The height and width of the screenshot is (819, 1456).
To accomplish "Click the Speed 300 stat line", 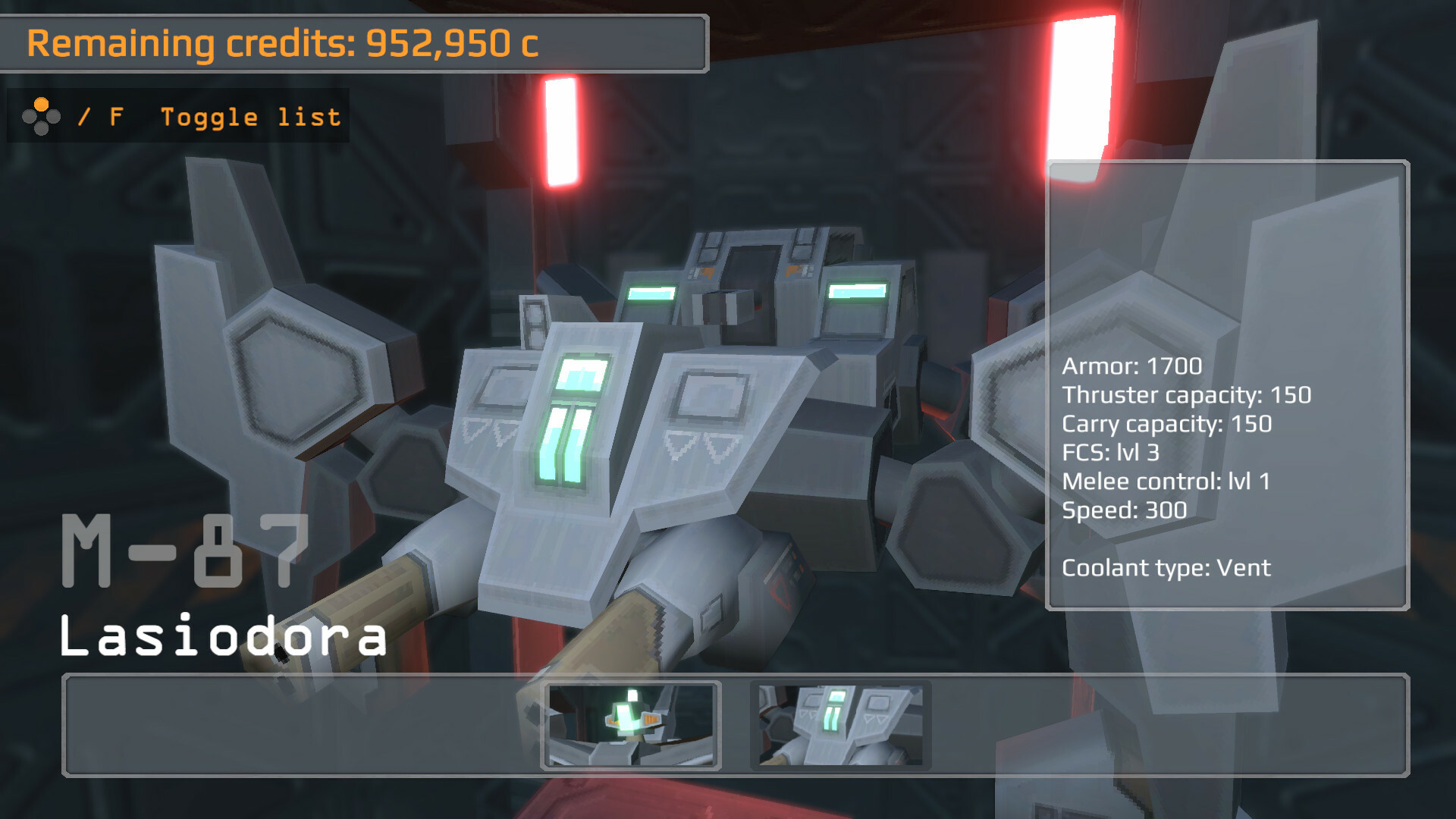I will coord(1125,510).
